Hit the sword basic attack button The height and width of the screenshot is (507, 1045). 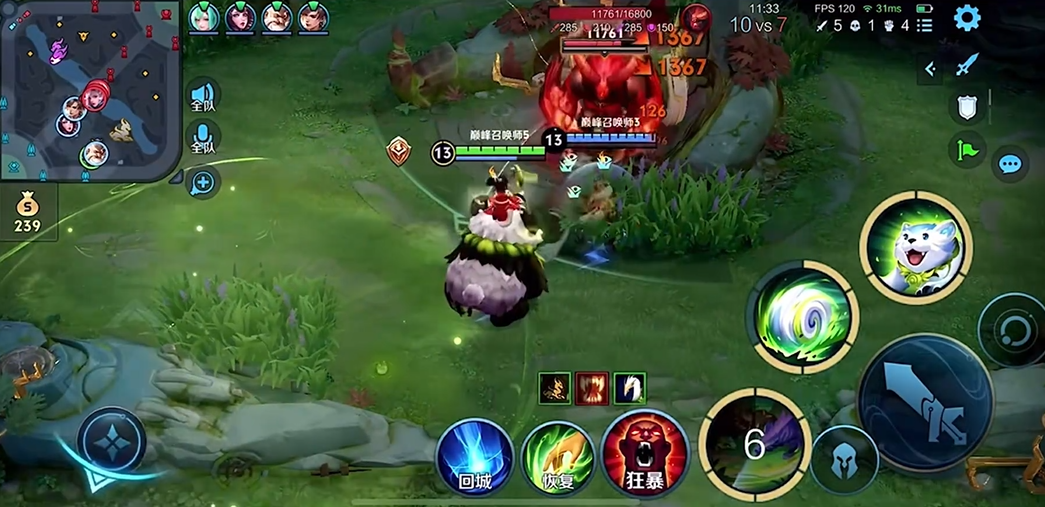pos(924,401)
